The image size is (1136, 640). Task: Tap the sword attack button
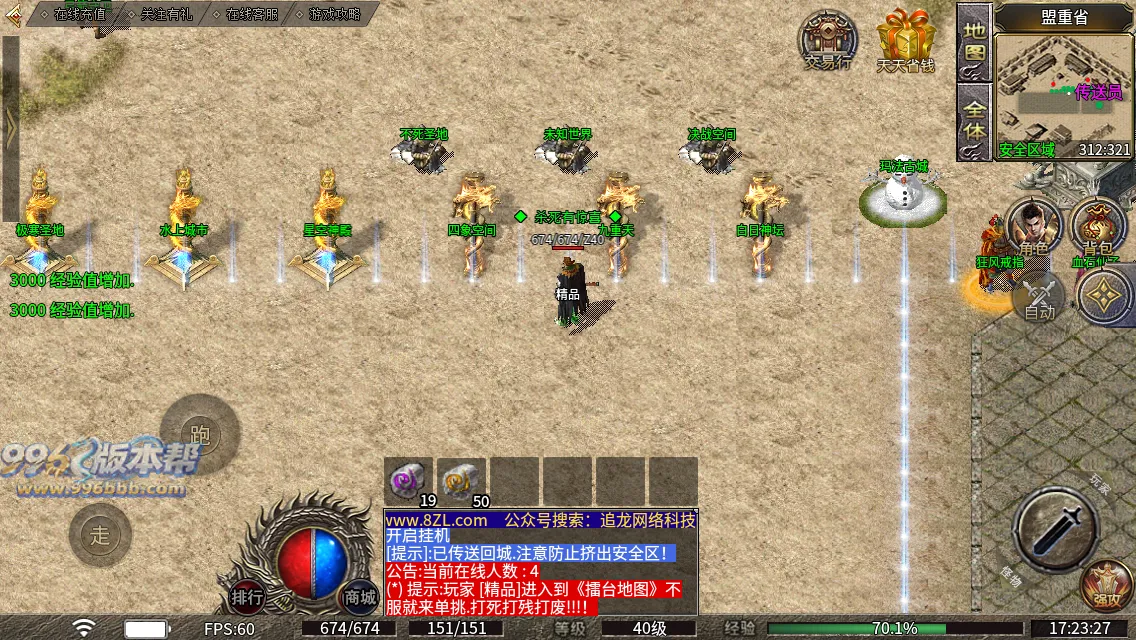tap(1056, 530)
